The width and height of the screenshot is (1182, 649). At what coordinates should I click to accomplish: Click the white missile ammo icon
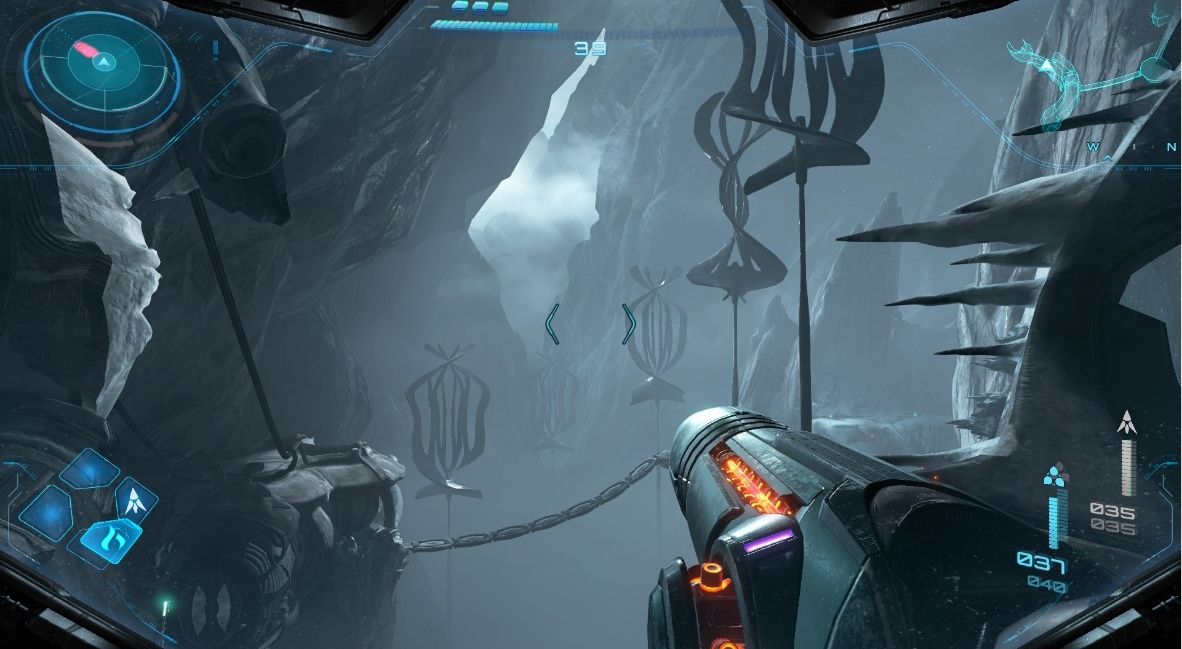click(x=1127, y=421)
